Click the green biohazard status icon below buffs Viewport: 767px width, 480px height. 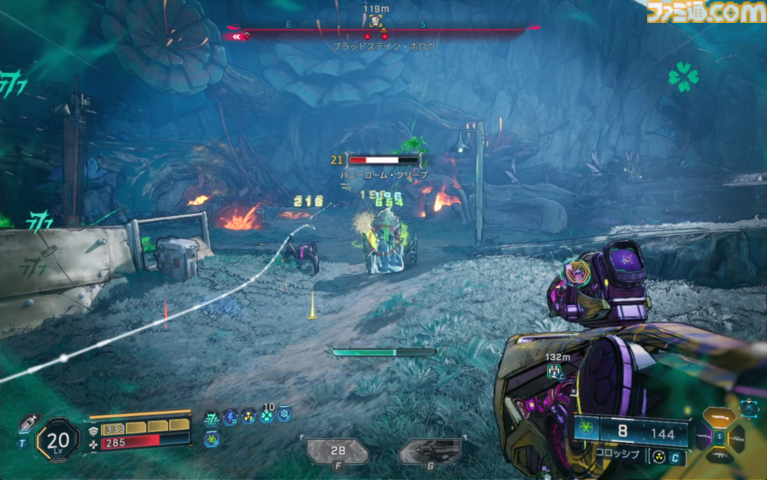212,438
